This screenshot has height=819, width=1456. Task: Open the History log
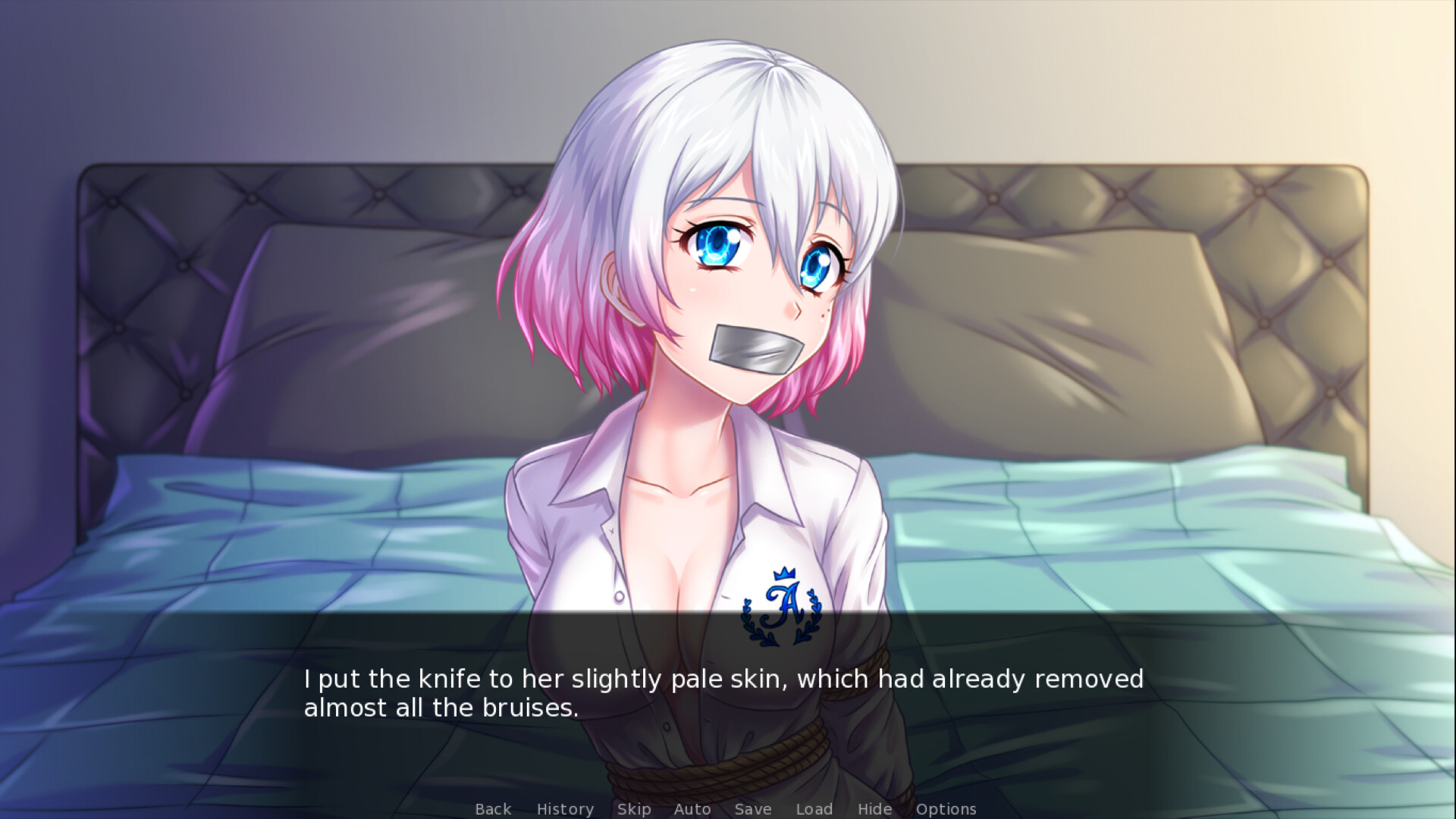pos(565,809)
